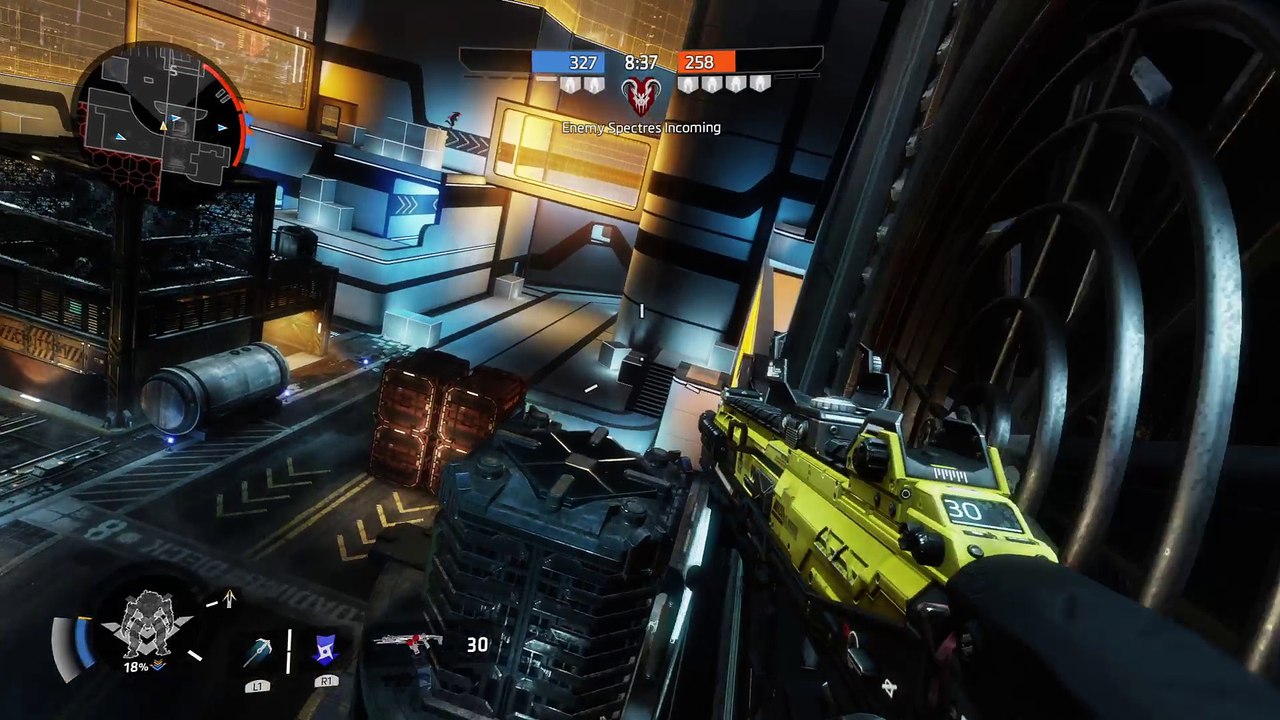Use the purple shuriken ordnance icon
This screenshot has width=1280, height=720.
click(x=326, y=650)
